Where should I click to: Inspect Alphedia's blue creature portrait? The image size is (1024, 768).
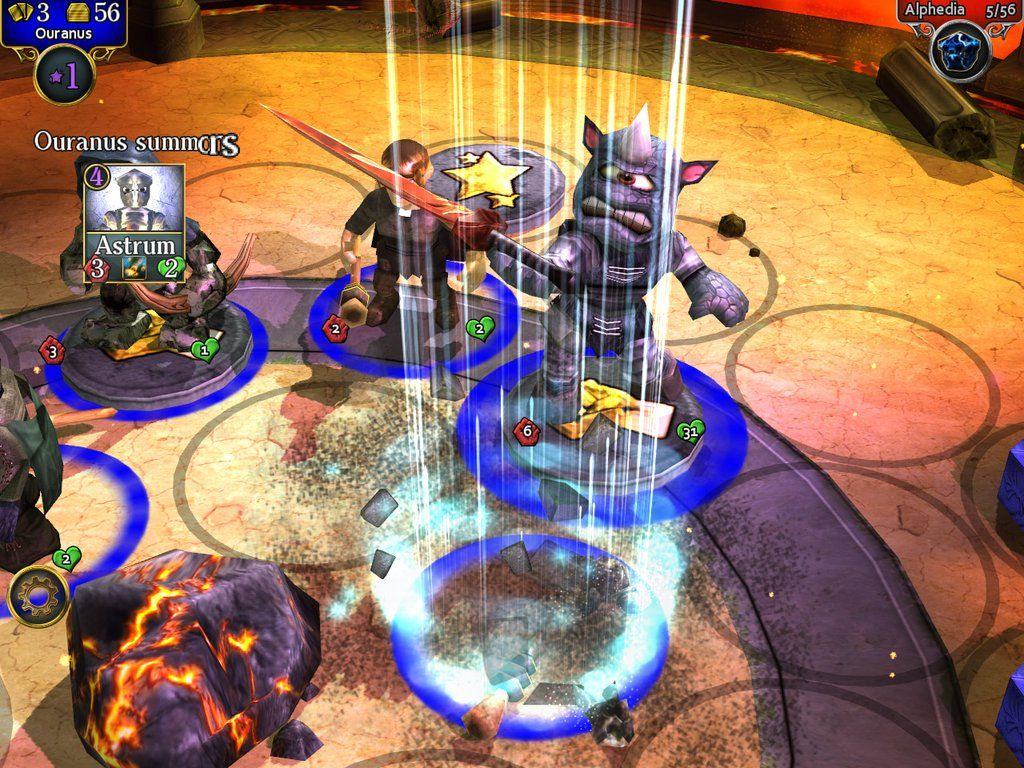pos(960,50)
